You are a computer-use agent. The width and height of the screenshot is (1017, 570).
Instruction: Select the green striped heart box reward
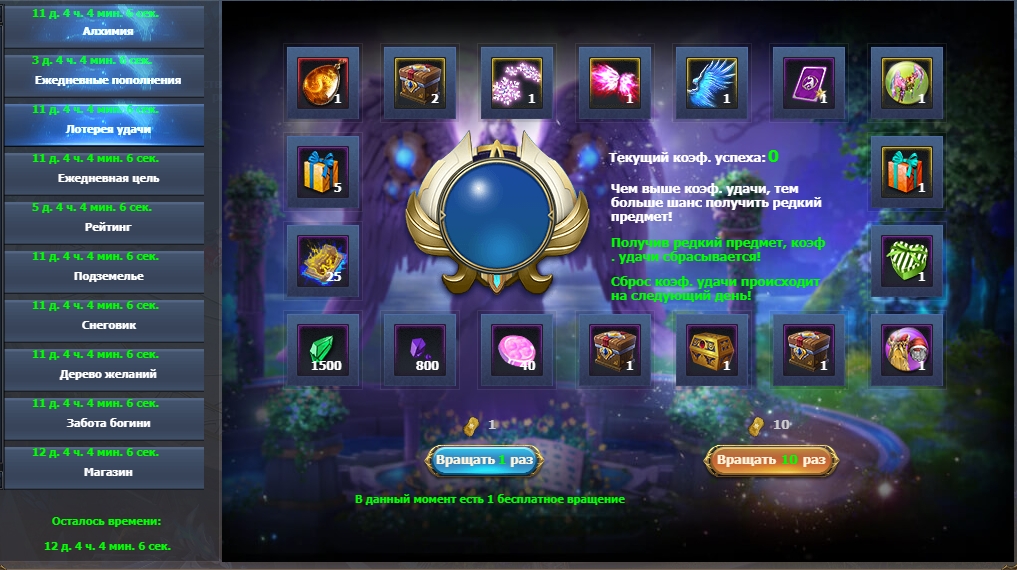coord(906,260)
